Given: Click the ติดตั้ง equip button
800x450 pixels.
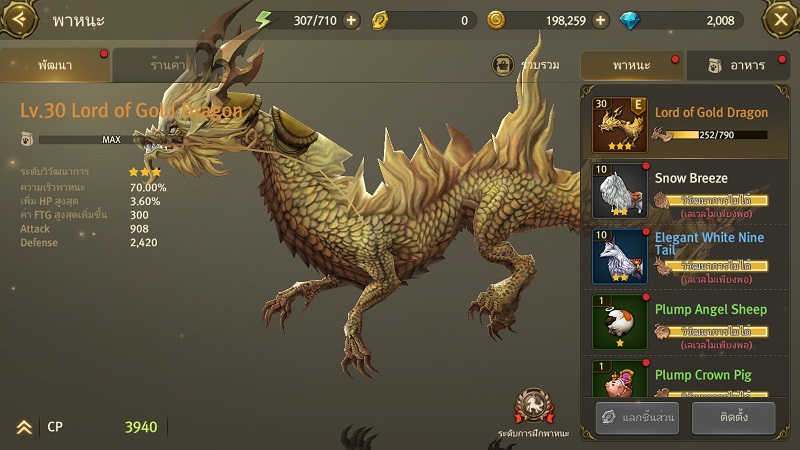Looking at the screenshot, I should pos(733,418).
